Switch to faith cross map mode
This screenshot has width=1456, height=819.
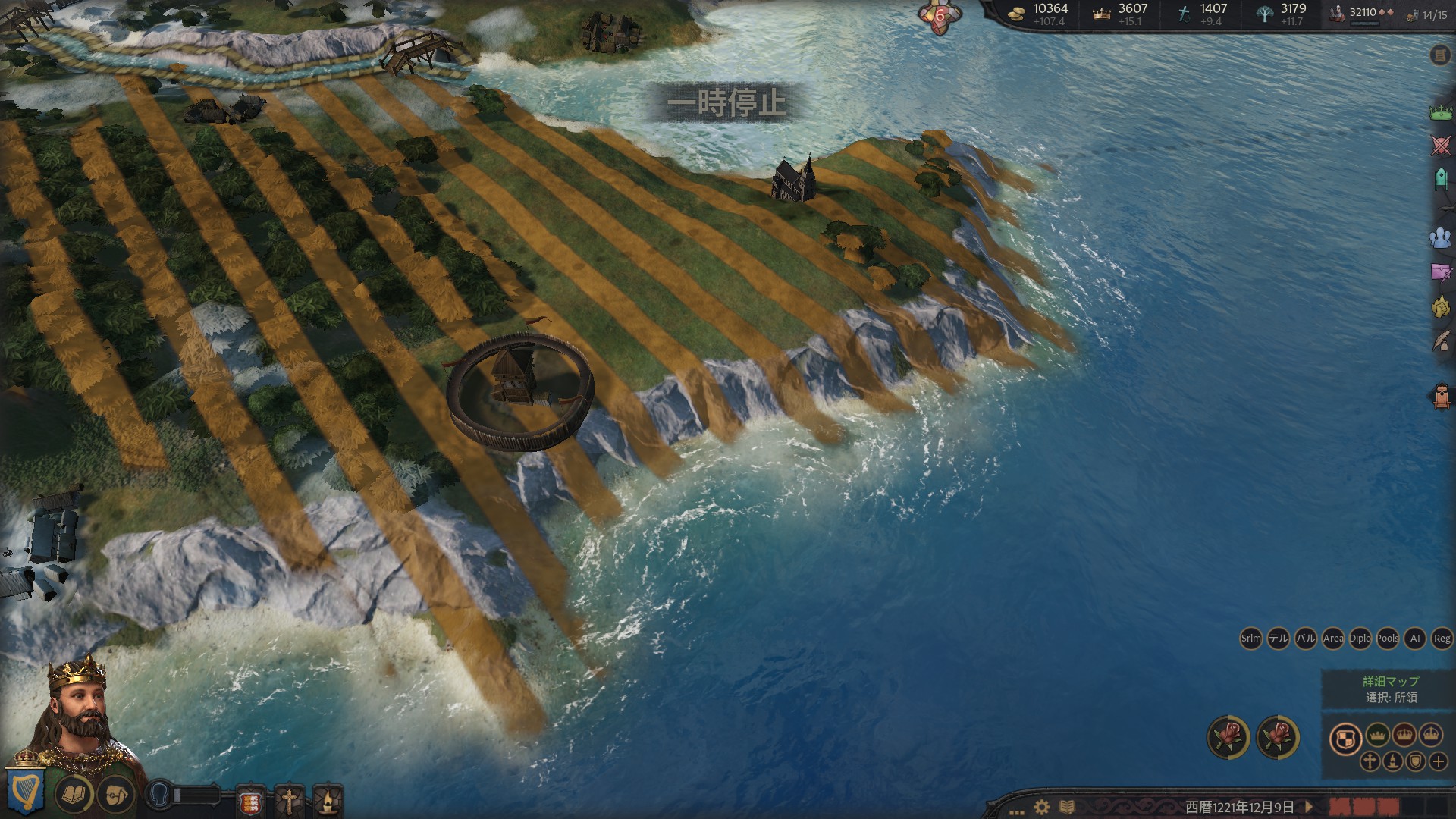1370,761
